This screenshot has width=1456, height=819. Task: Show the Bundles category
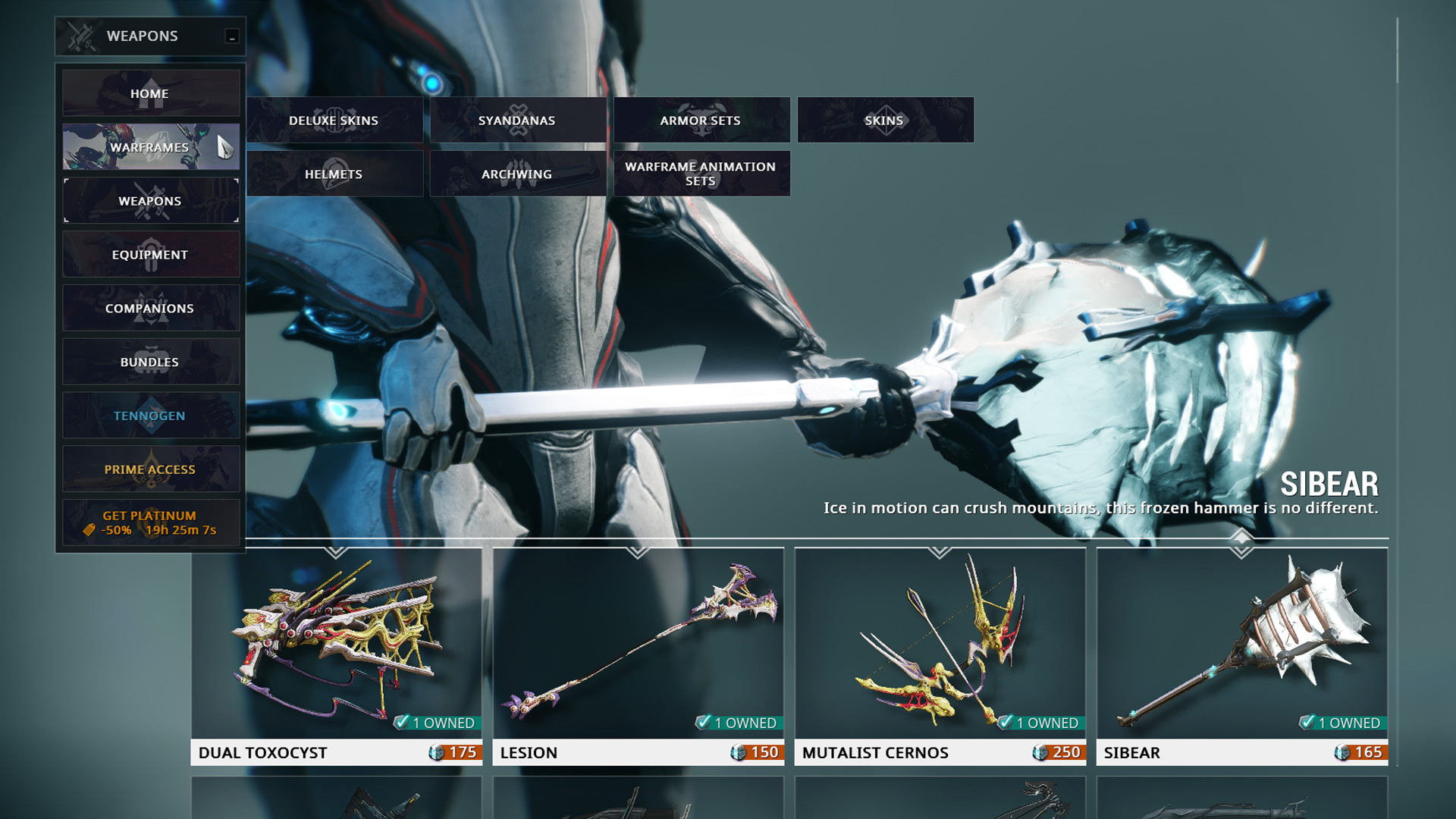pyautogui.click(x=150, y=362)
